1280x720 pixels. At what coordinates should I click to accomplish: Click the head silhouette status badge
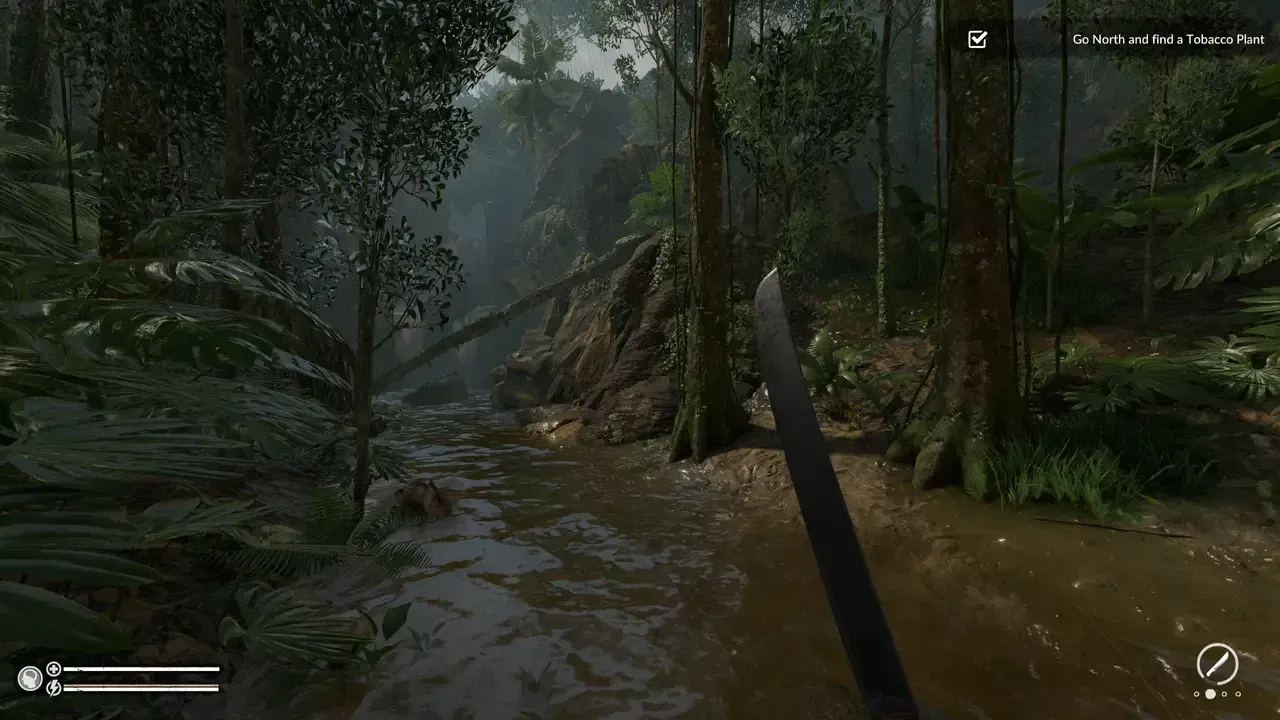pos(30,676)
